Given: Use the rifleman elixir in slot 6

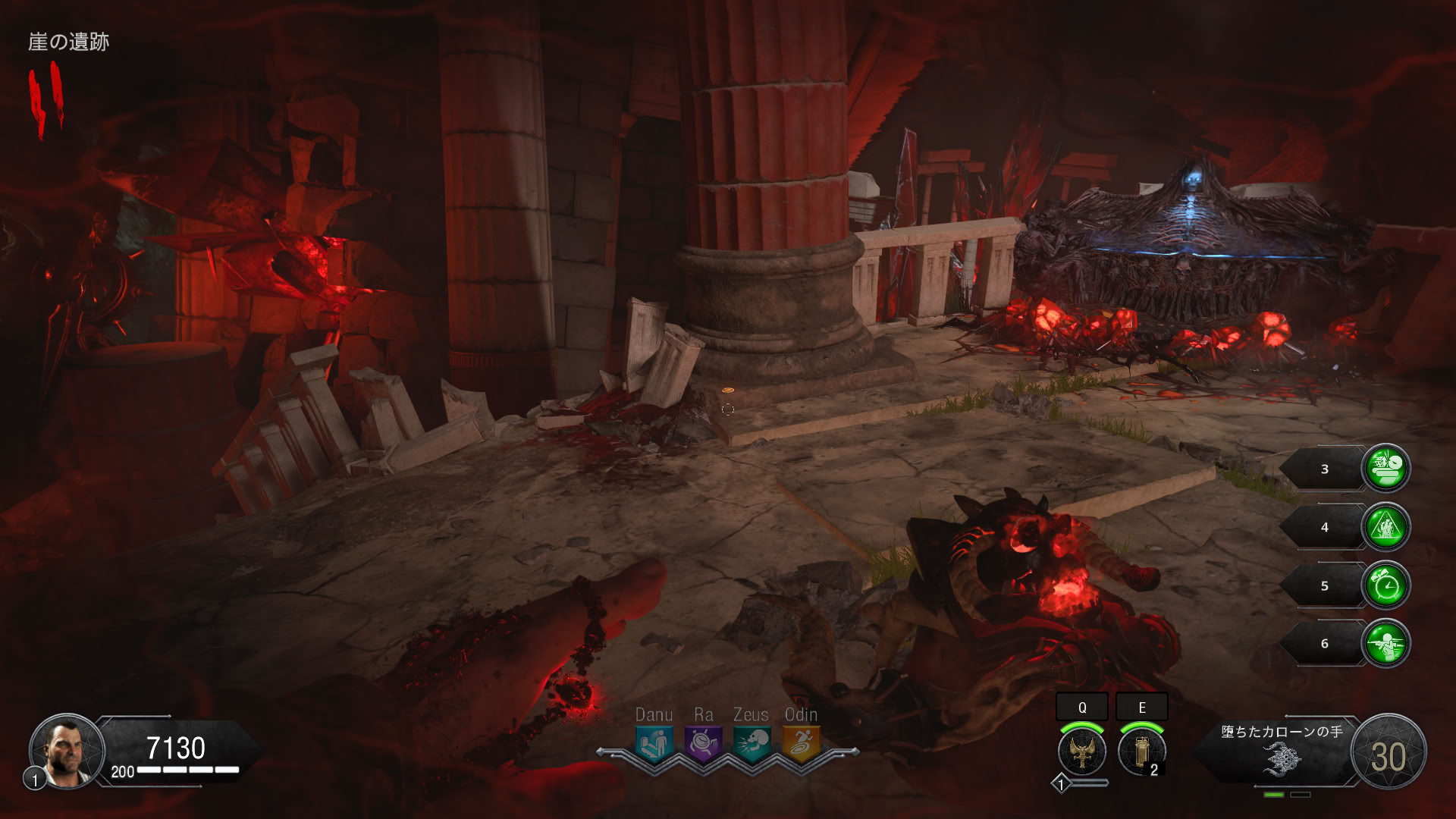Looking at the screenshot, I should point(1386,643).
